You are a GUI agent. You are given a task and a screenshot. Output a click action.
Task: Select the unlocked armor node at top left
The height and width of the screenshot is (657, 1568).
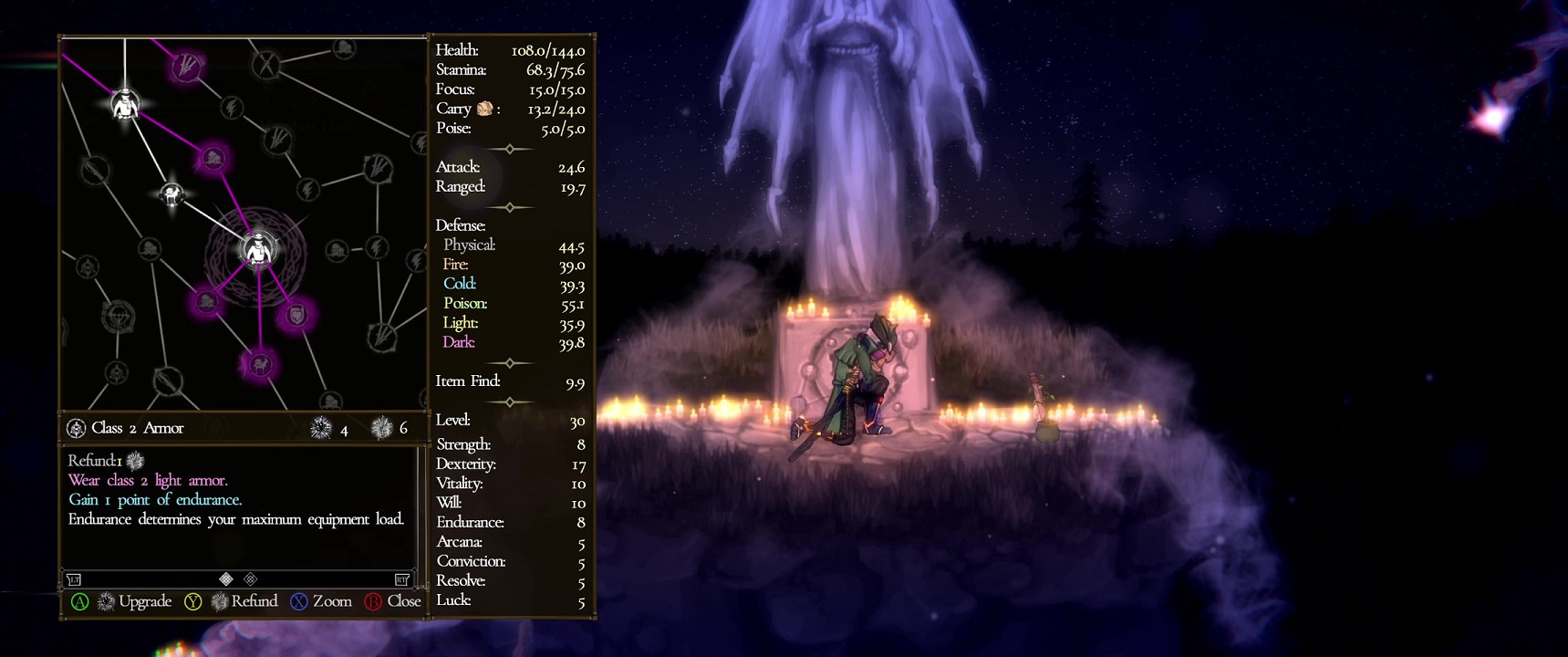pos(125,104)
